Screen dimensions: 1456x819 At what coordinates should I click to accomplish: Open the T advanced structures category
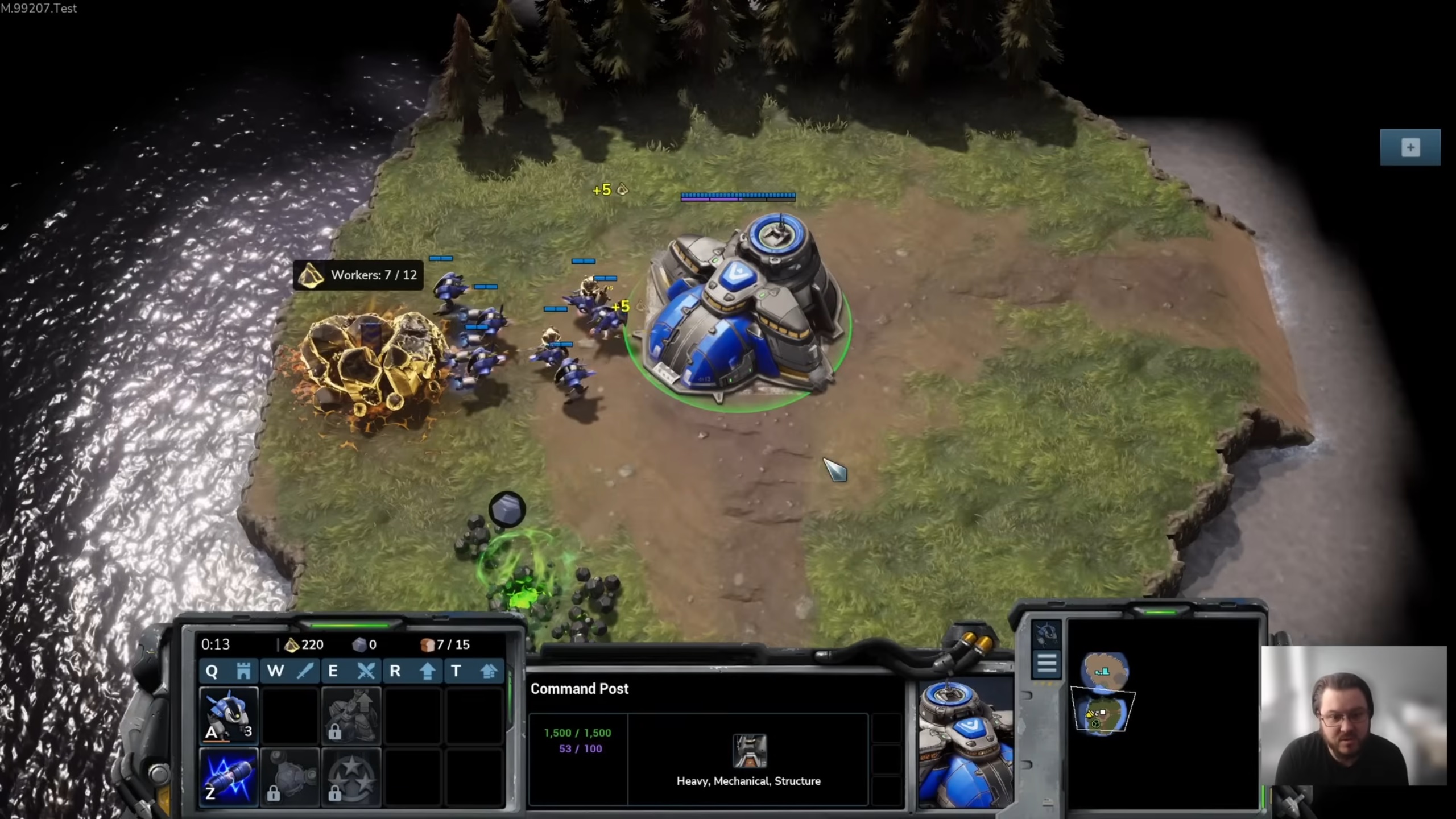coord(474,671)
